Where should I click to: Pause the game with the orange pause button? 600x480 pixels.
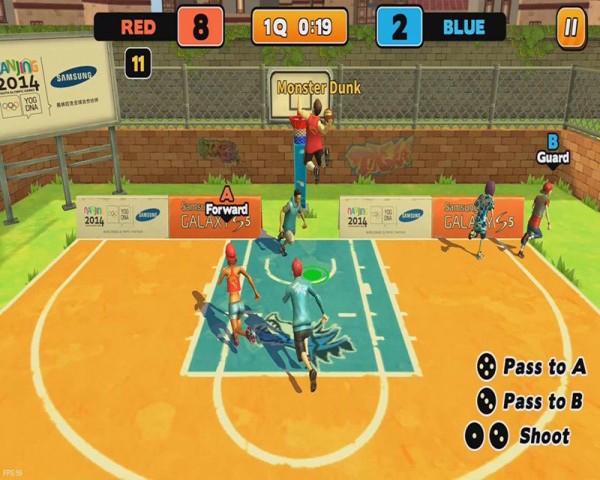[571, 27]
